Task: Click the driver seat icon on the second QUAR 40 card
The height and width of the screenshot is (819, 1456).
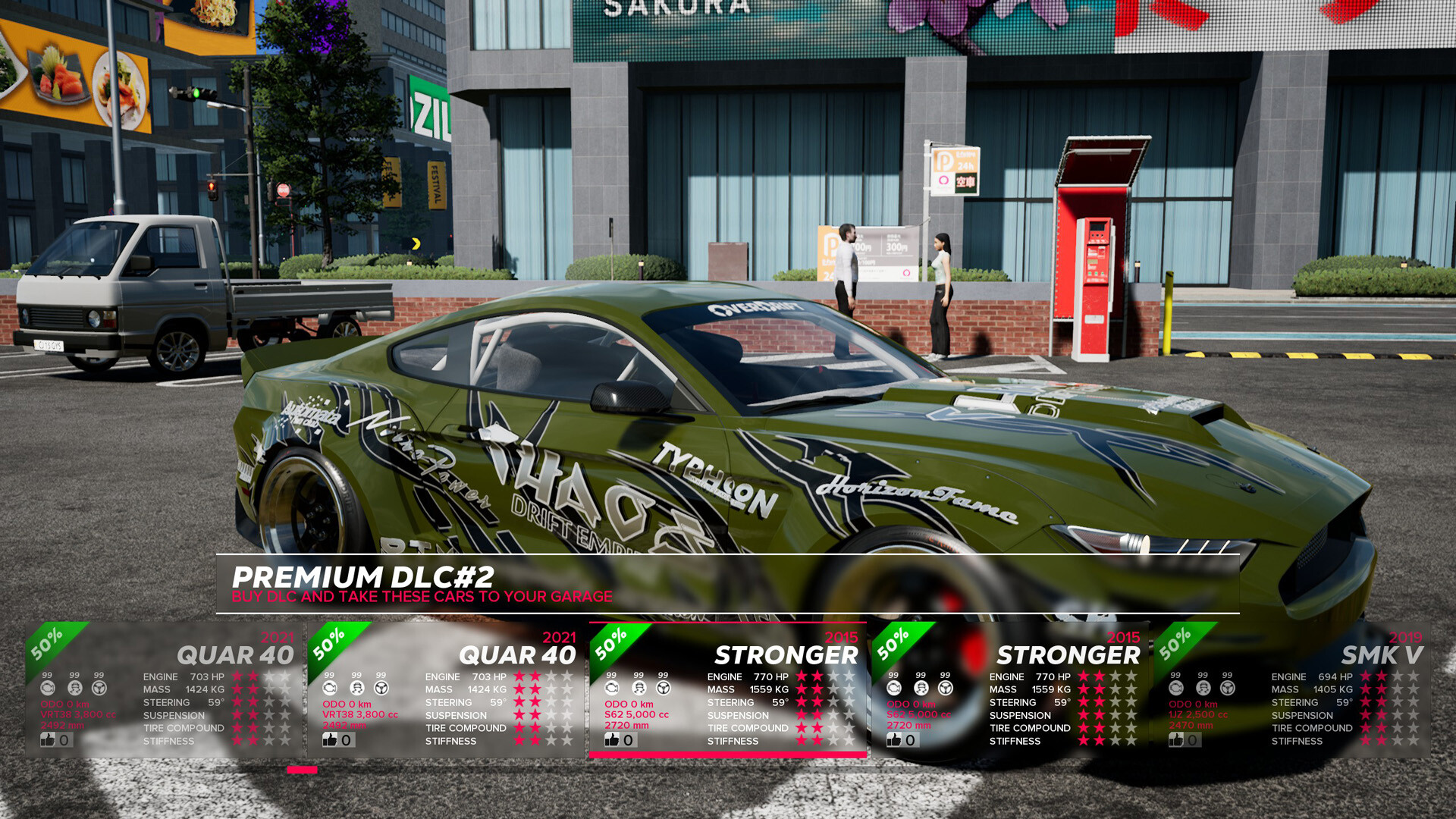Action: tap(356, 689)
